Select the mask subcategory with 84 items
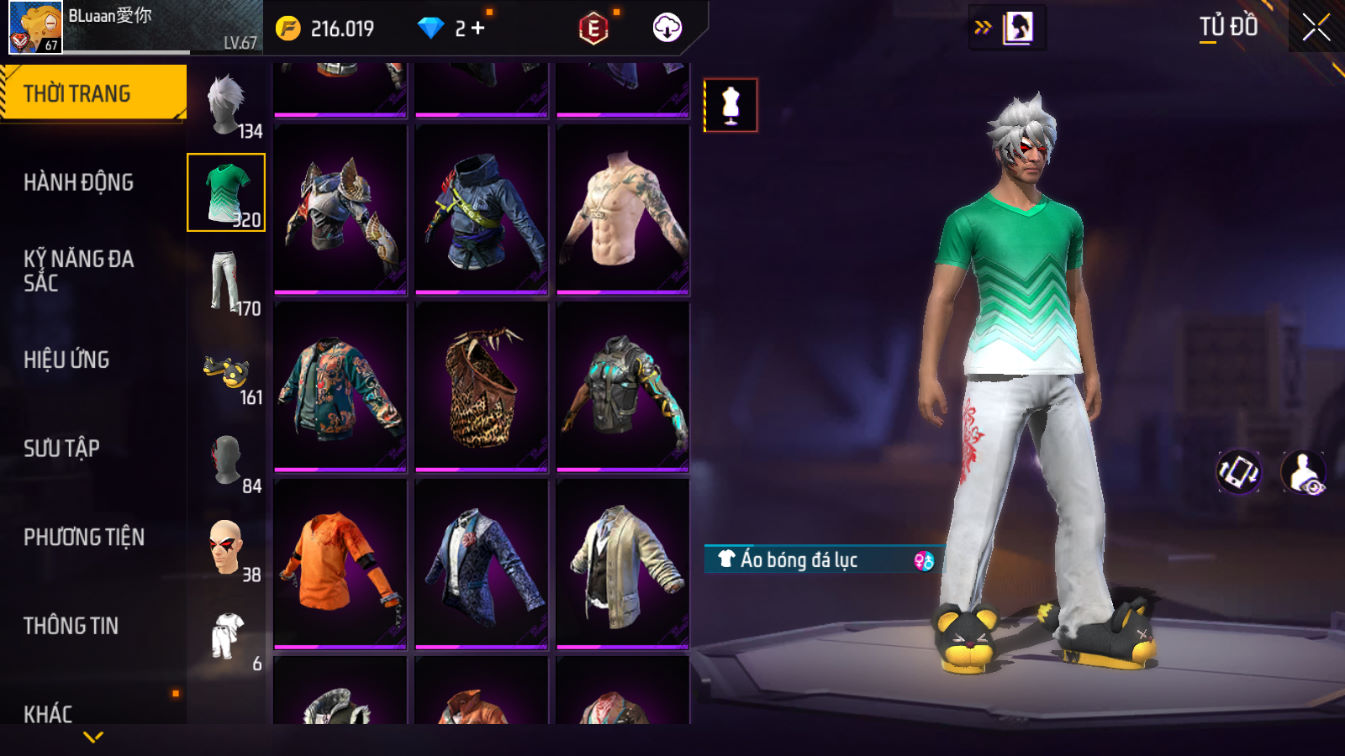The image size is (1345, 756). (x=227, y=459)
